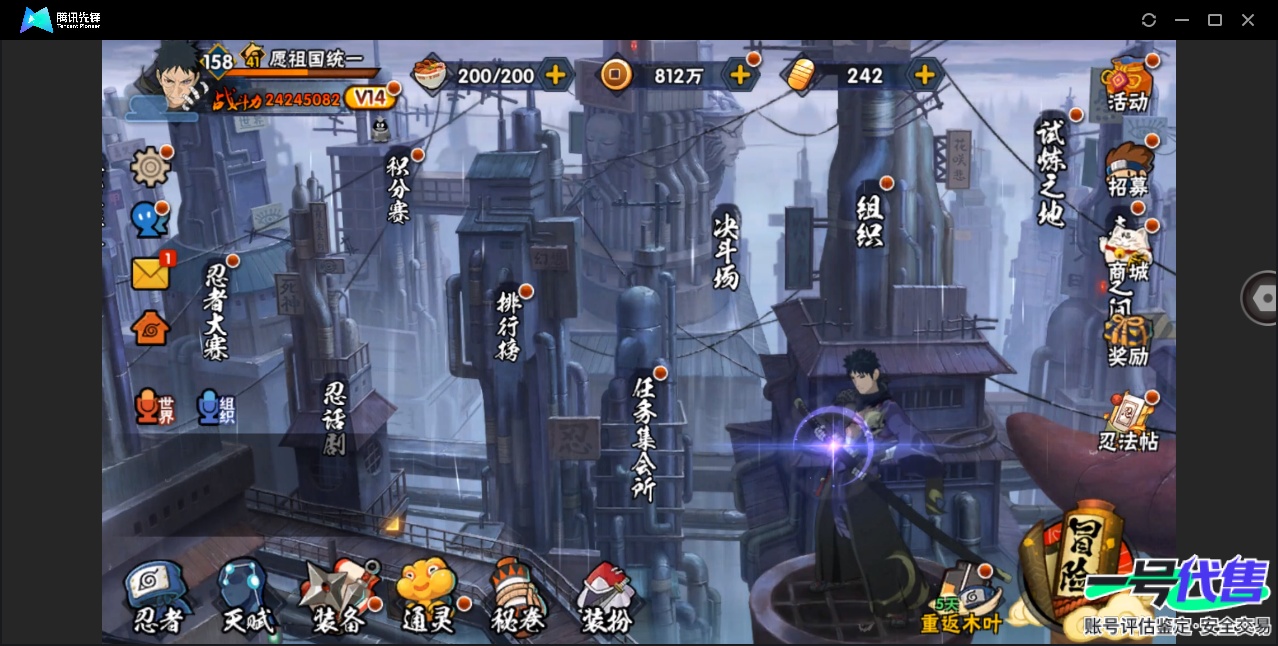Open the 招募 recruit screen

pos(1128,168)
